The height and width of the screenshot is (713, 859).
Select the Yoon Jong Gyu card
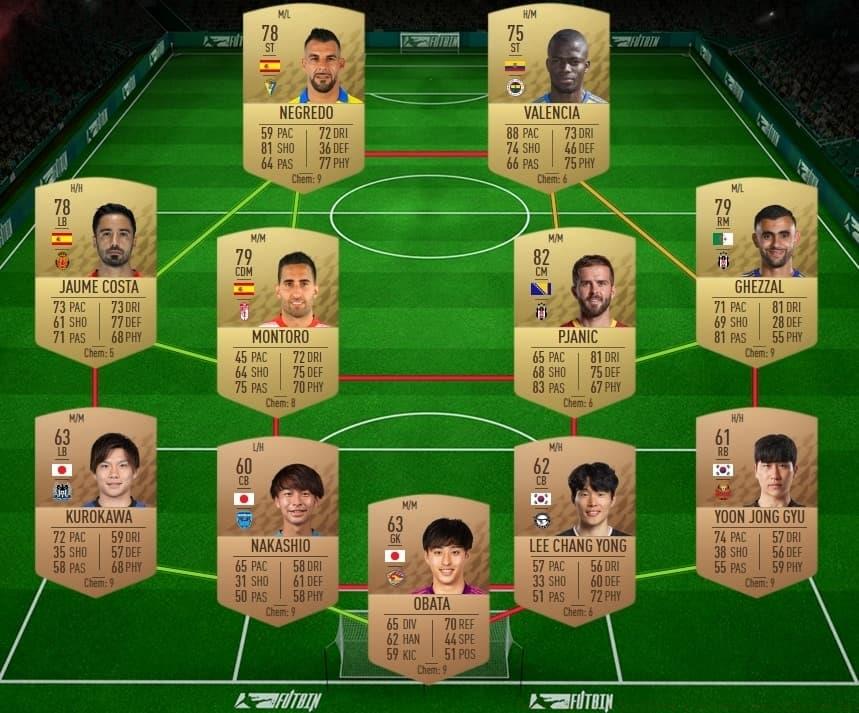click(756, 500)
